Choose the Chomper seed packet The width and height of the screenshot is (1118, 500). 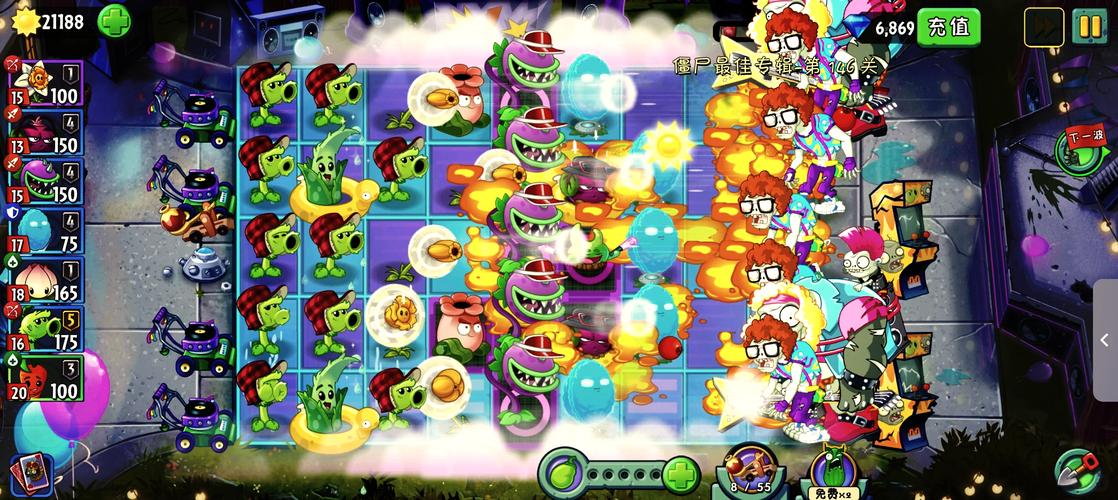(x=45, y=180)
